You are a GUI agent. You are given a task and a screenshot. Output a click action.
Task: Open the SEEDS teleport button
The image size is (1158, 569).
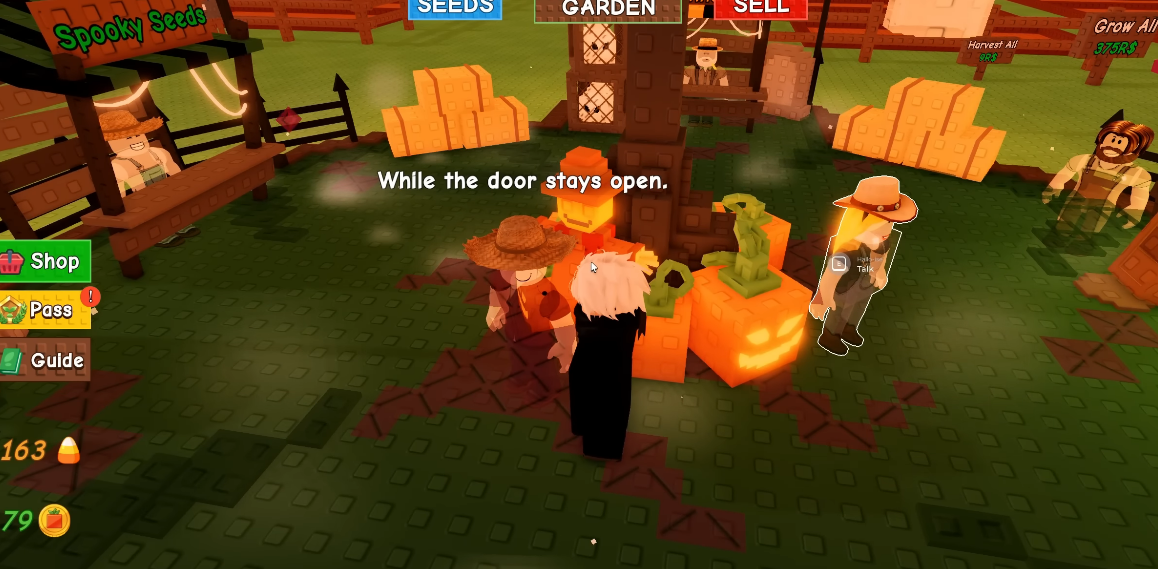(455, 8)
